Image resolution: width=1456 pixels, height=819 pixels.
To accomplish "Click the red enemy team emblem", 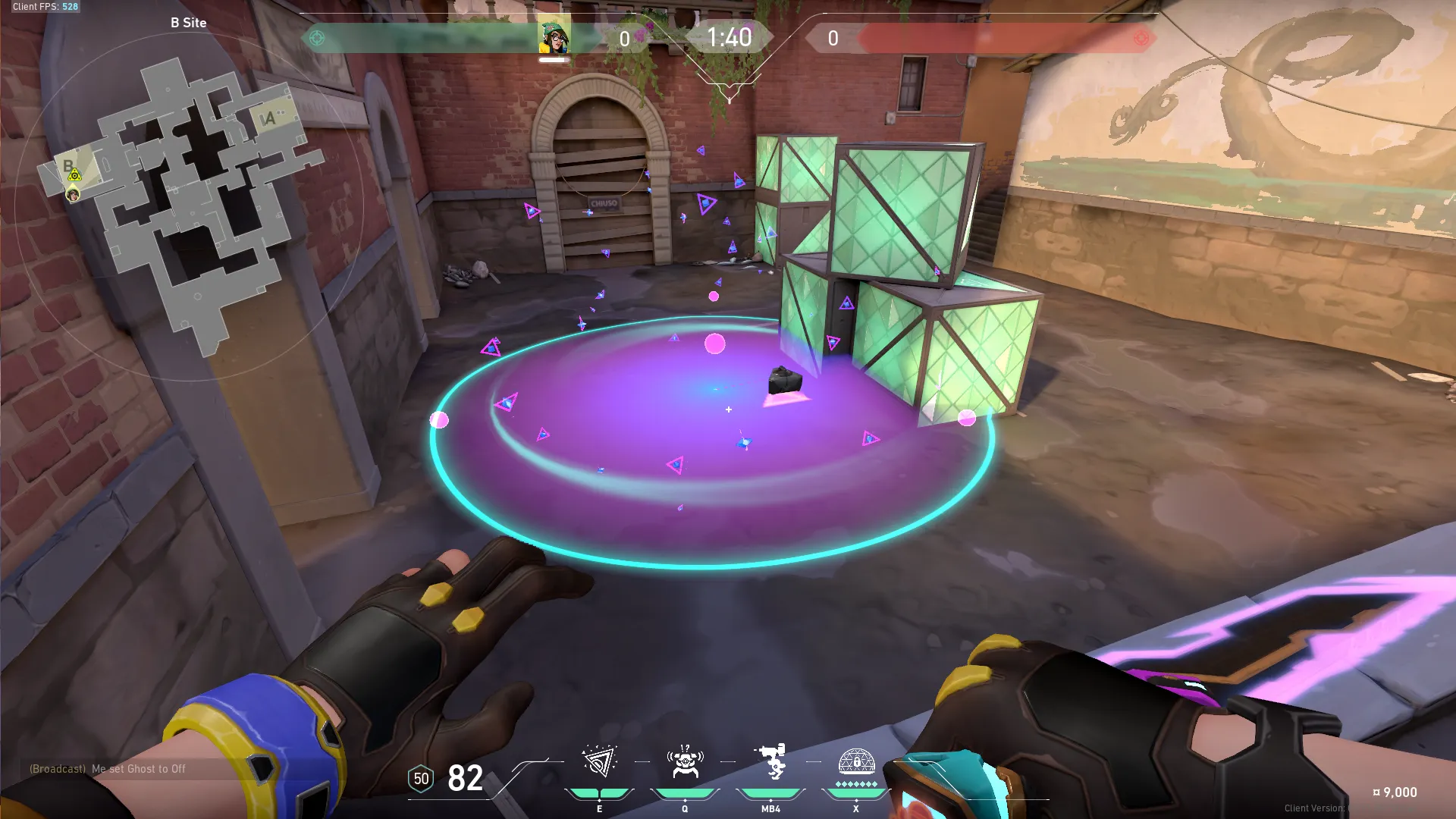I will pyautogui.click(x=1141, y=38).
